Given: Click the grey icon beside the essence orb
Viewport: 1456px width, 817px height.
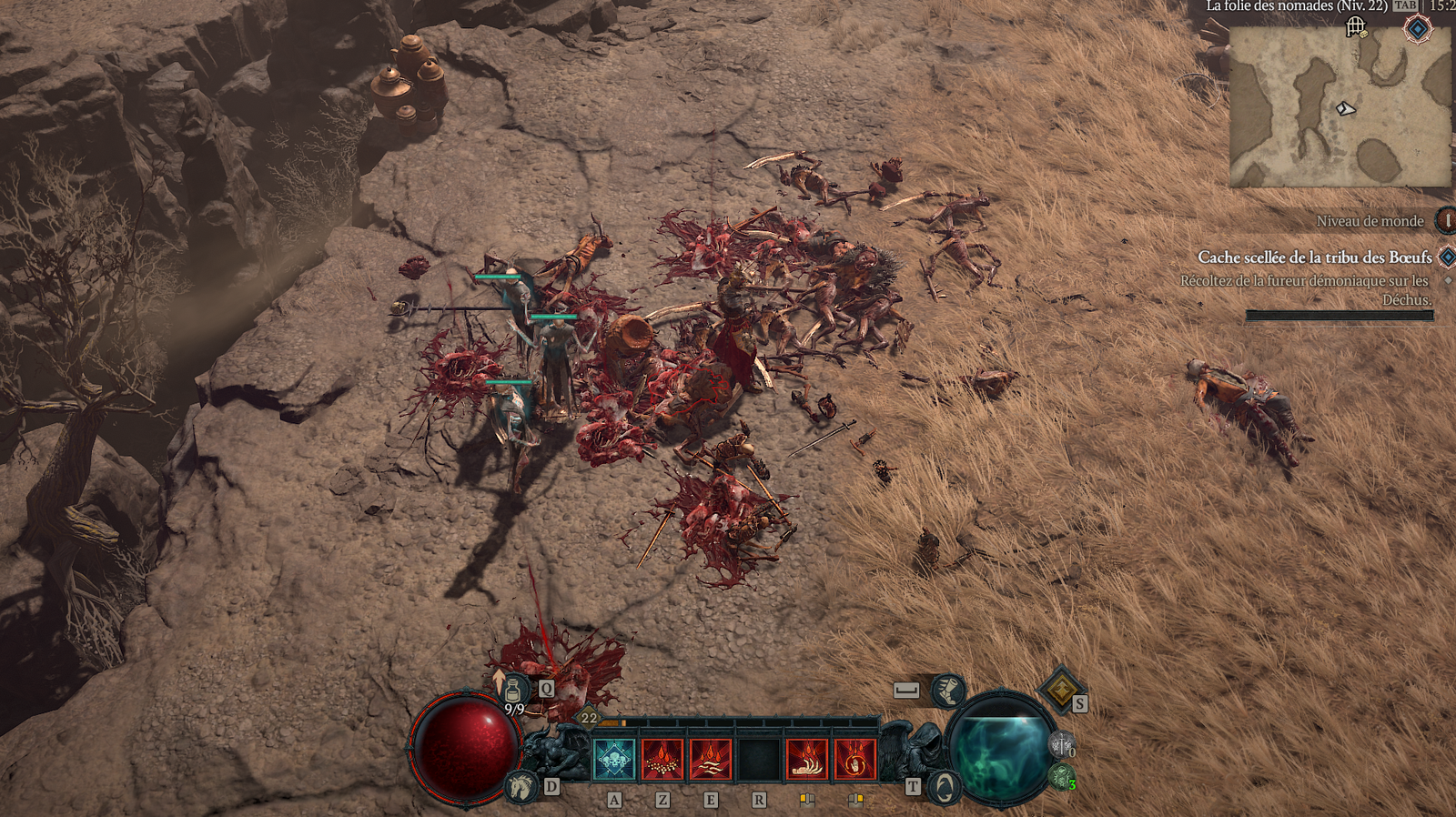Looking at the screenshot, I should [1060, 745].
